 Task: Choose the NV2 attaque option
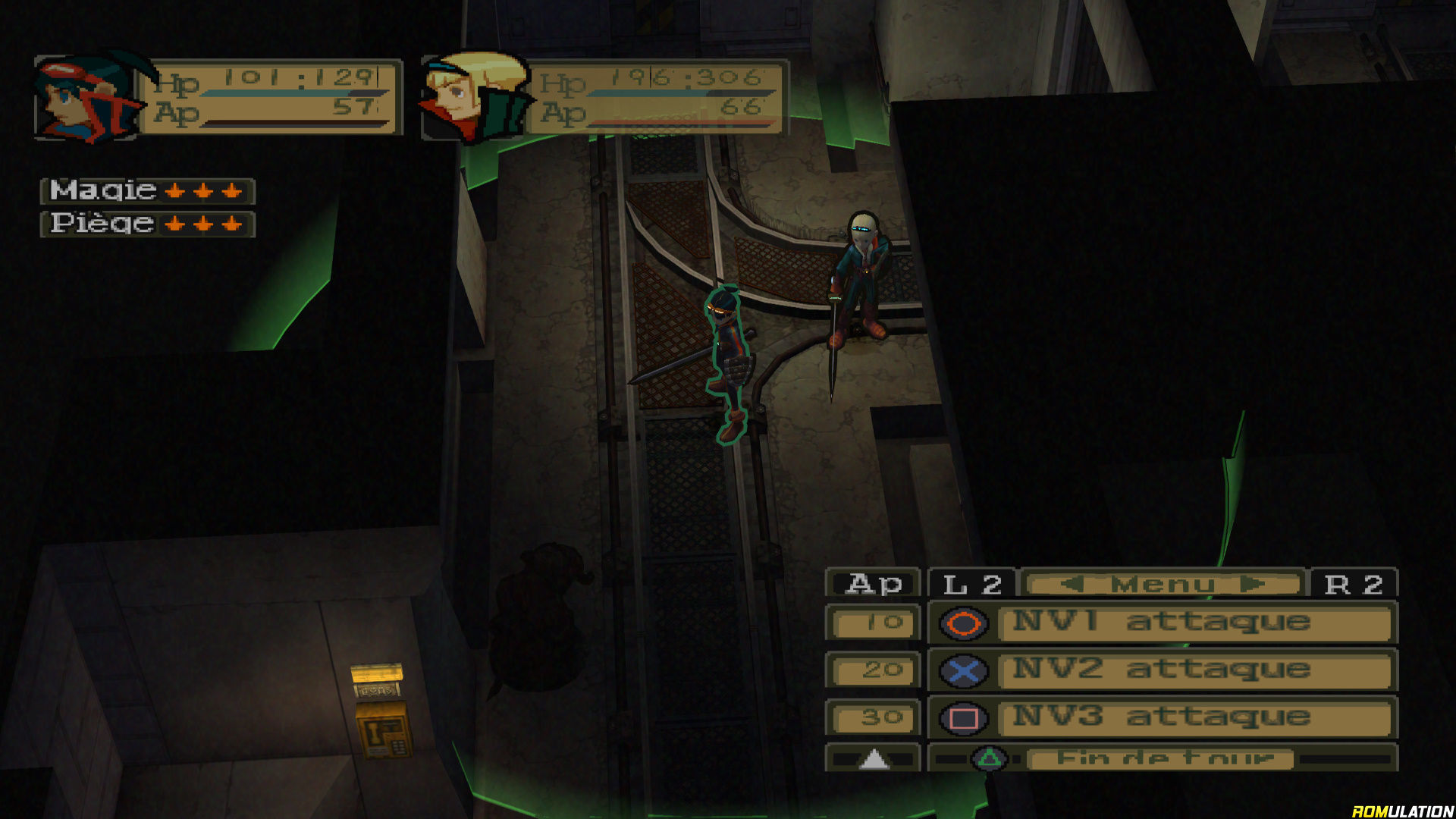point(1194,670)
